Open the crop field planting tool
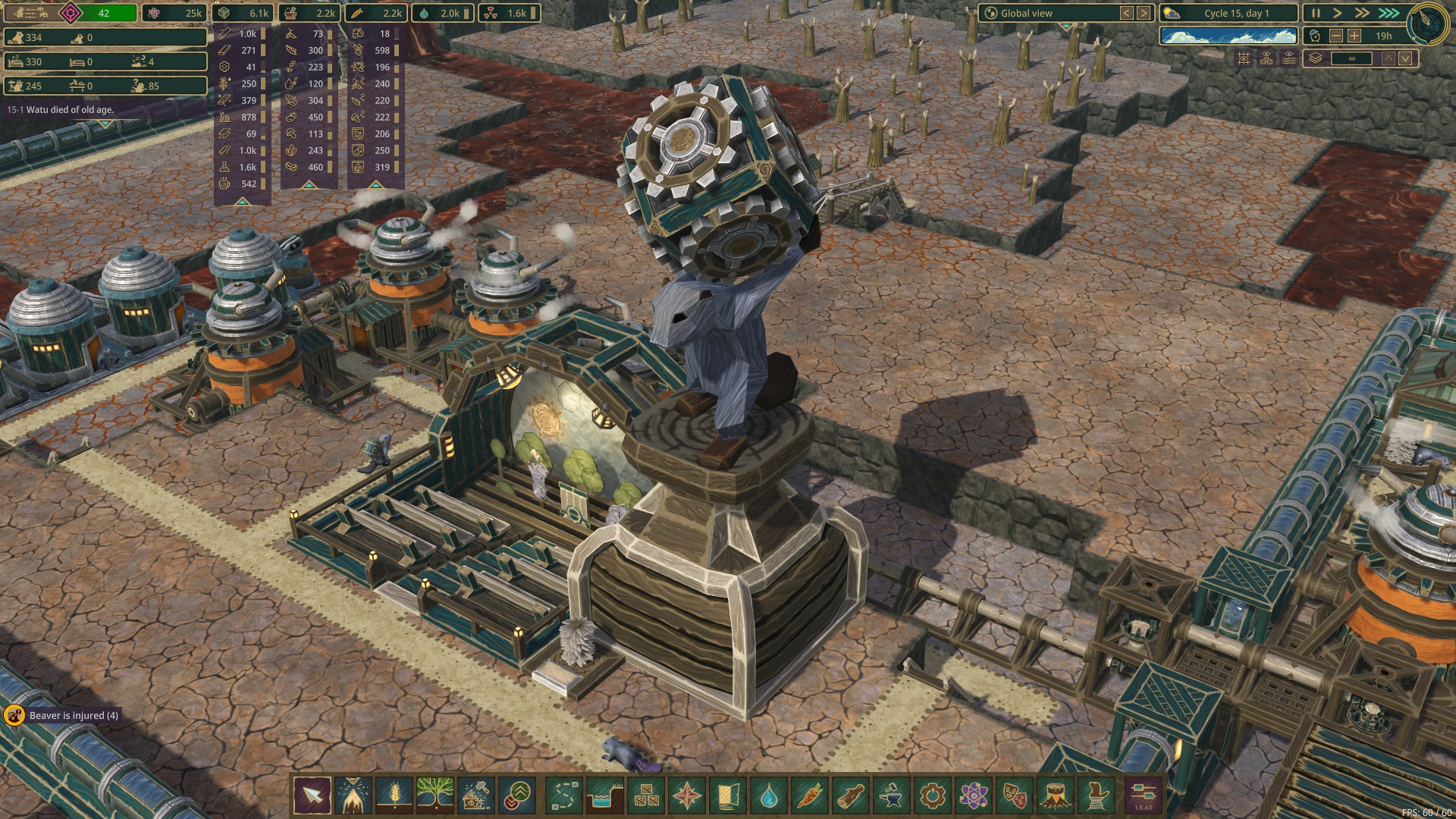 point(394,795)
